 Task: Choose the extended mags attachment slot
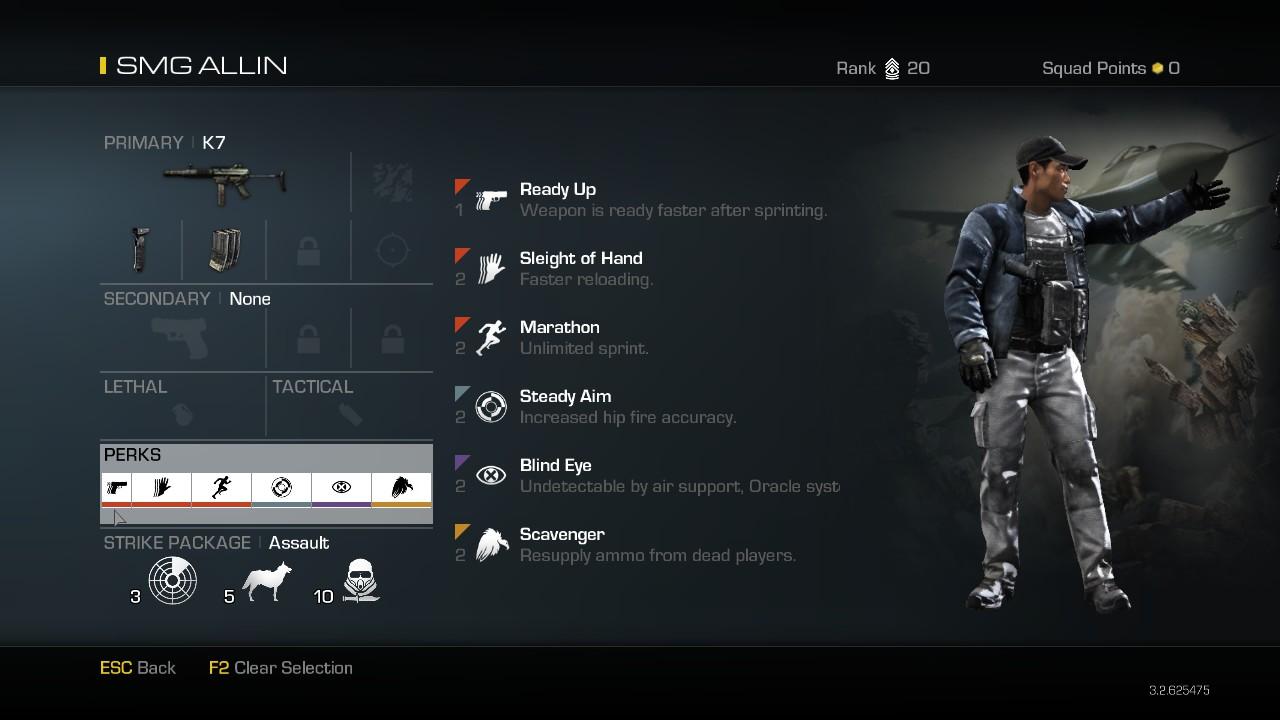224,249
